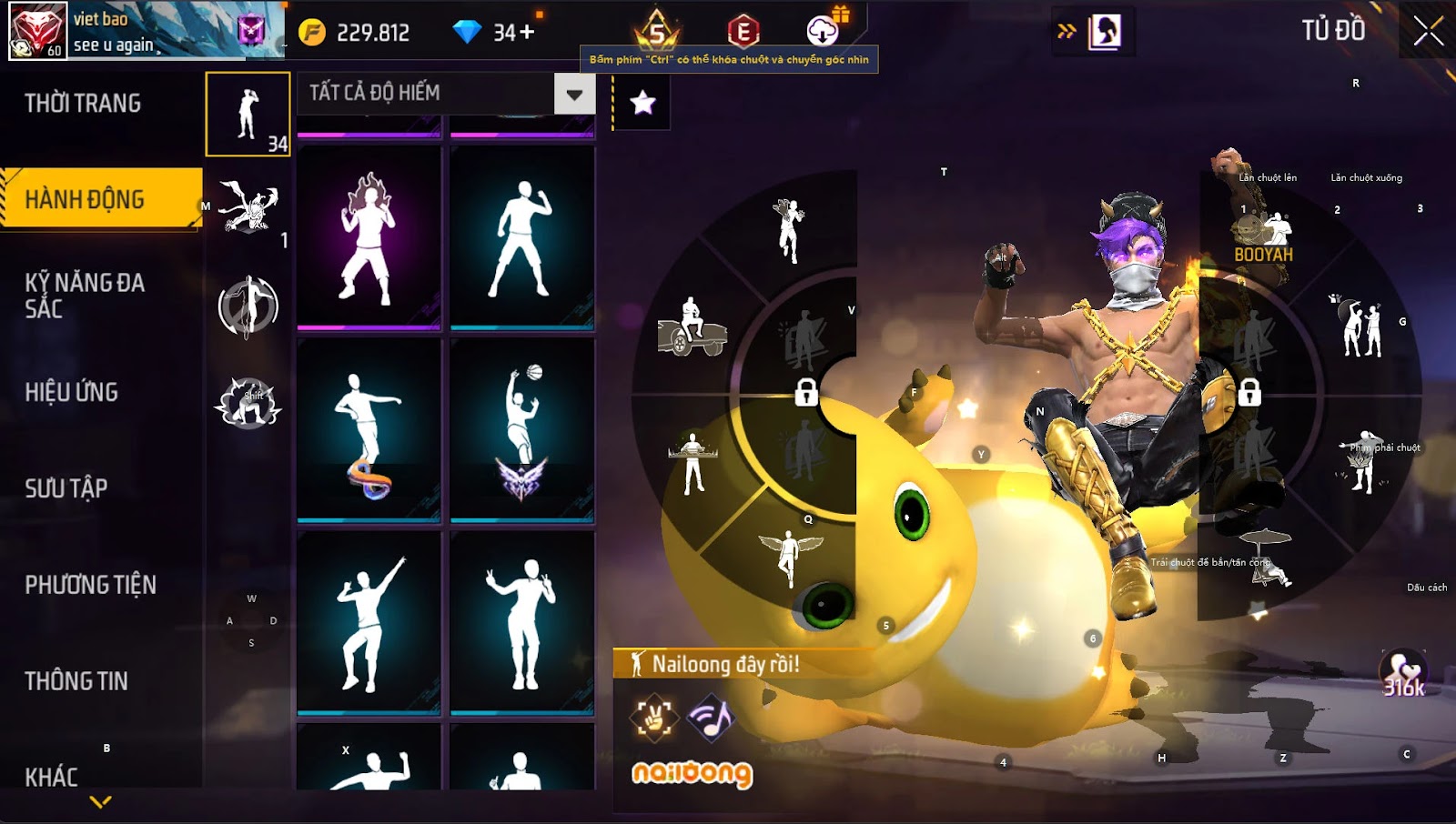
Task: Open the download cloud icon
Action: (823, 31)
